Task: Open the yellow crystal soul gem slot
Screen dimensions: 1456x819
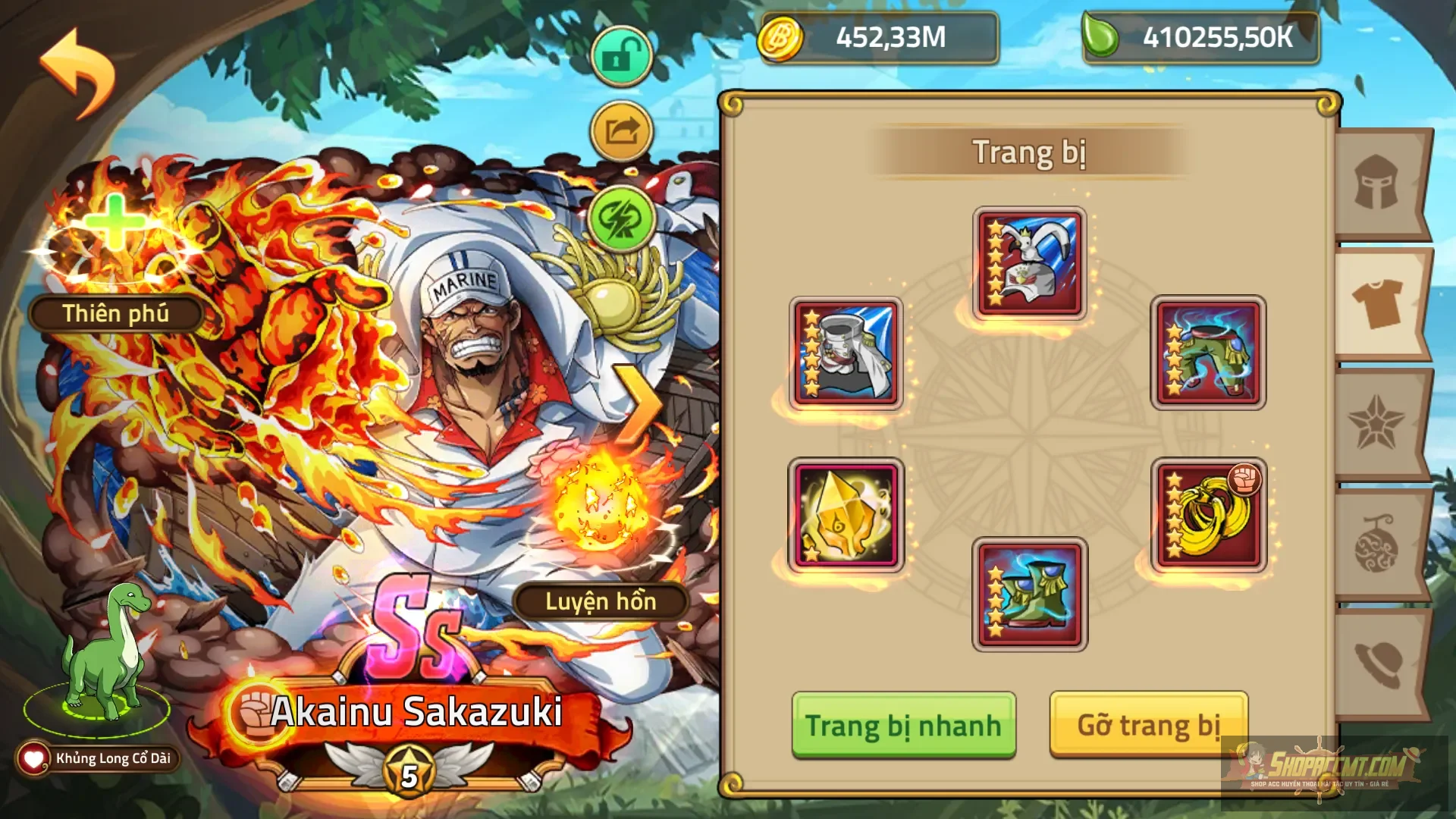Action: 846,514
